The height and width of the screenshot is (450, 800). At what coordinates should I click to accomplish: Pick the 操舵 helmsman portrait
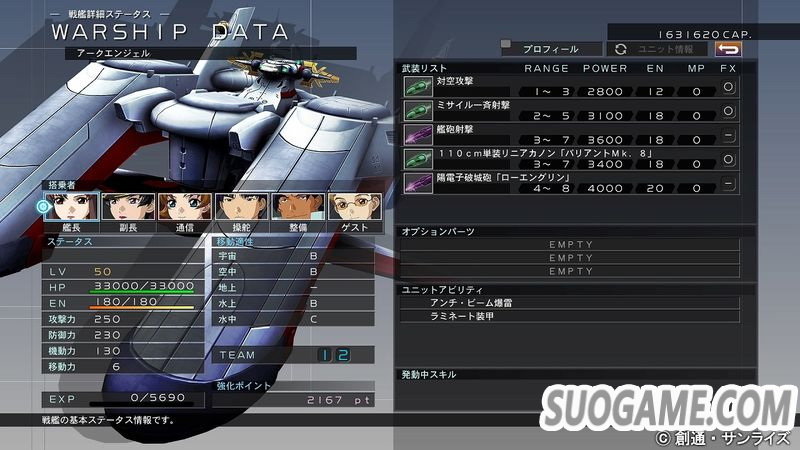coord(242,206)
